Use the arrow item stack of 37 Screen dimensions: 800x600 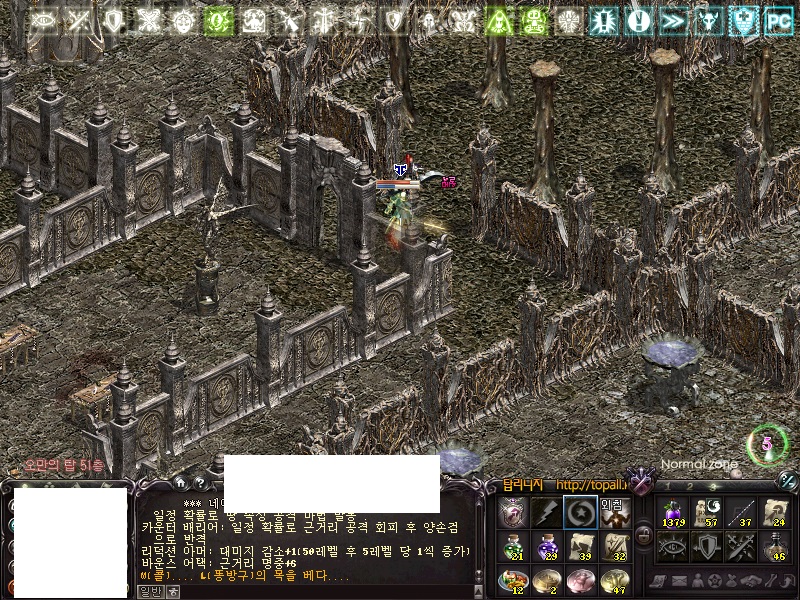[x=740, y=512]
